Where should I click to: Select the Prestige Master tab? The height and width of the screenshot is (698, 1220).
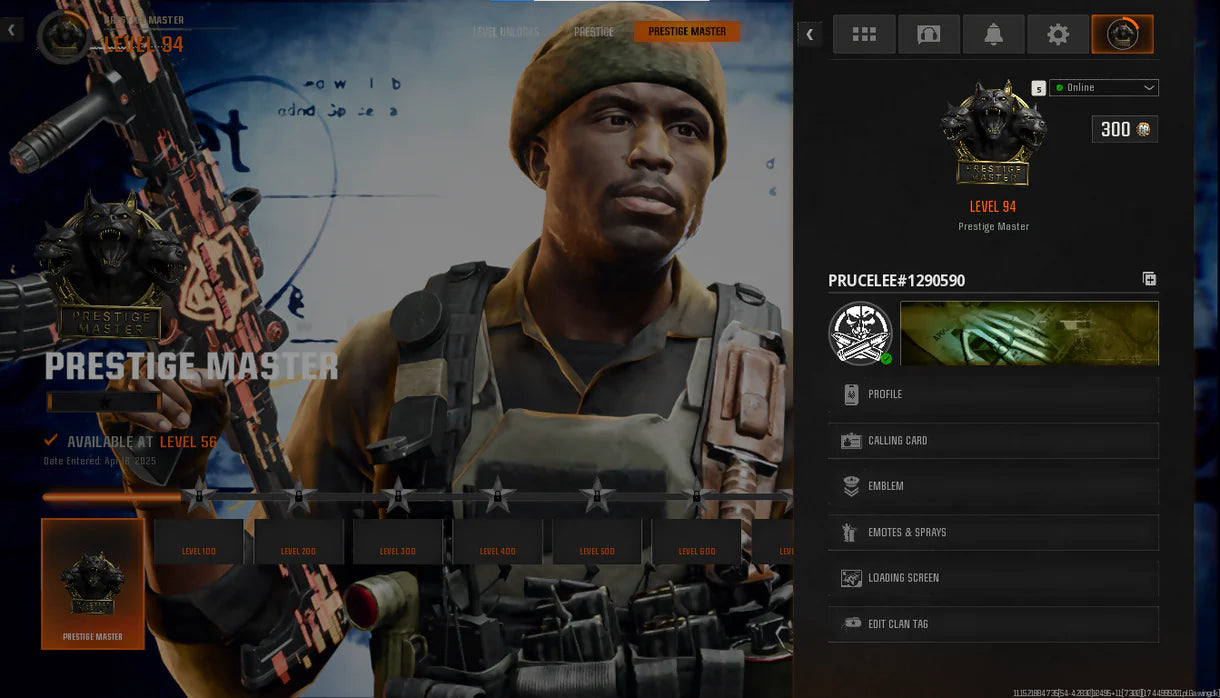(x=687, y=32)
